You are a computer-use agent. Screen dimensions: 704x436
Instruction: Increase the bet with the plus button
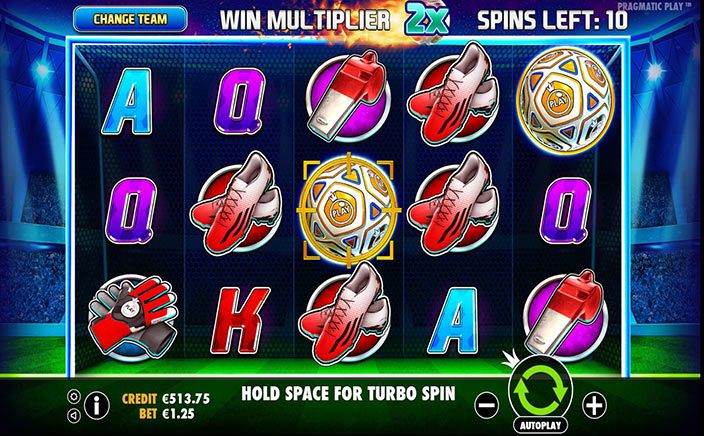point(595,405)
